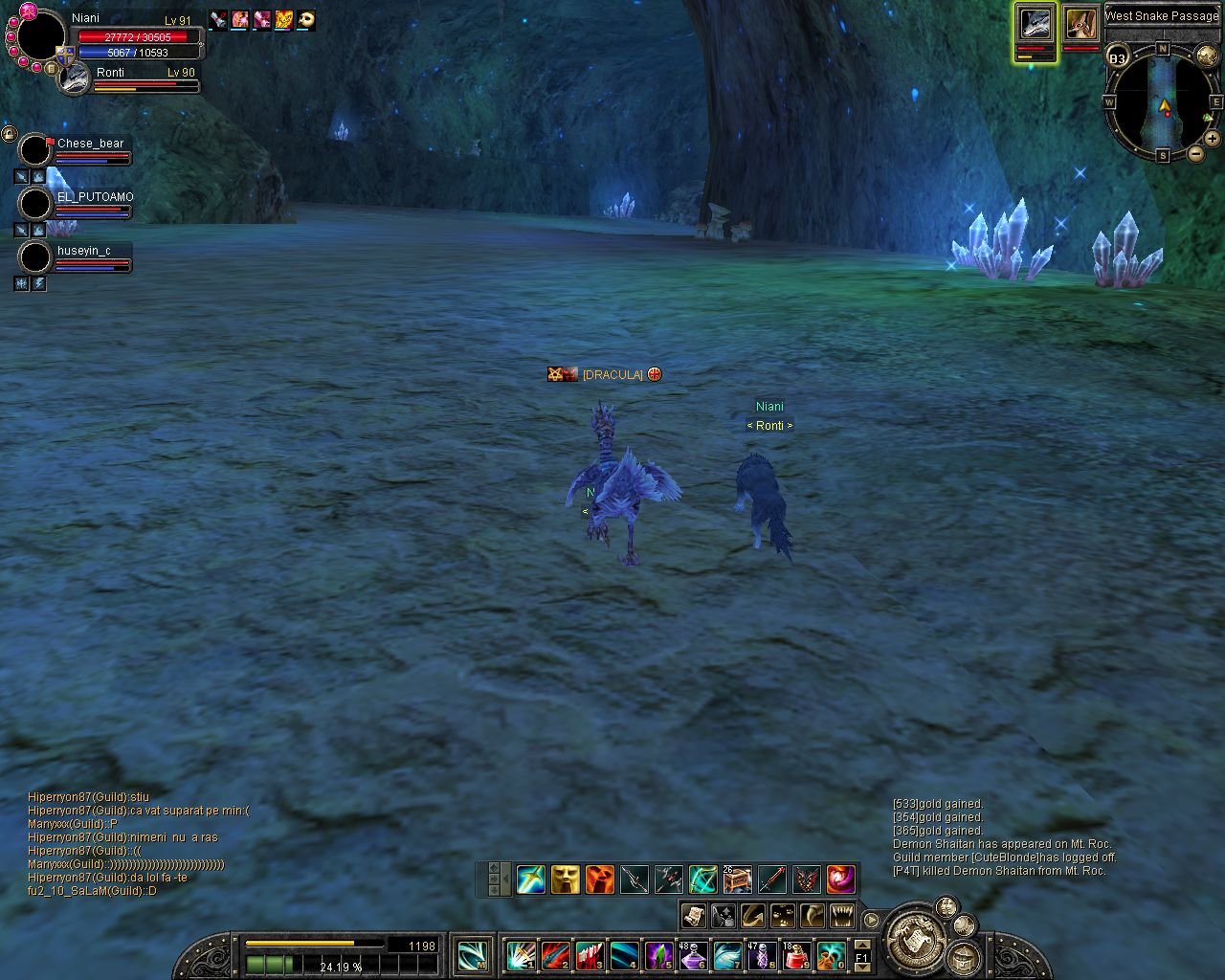Zoom out the minimap with the minus button

pos(1196,154)
